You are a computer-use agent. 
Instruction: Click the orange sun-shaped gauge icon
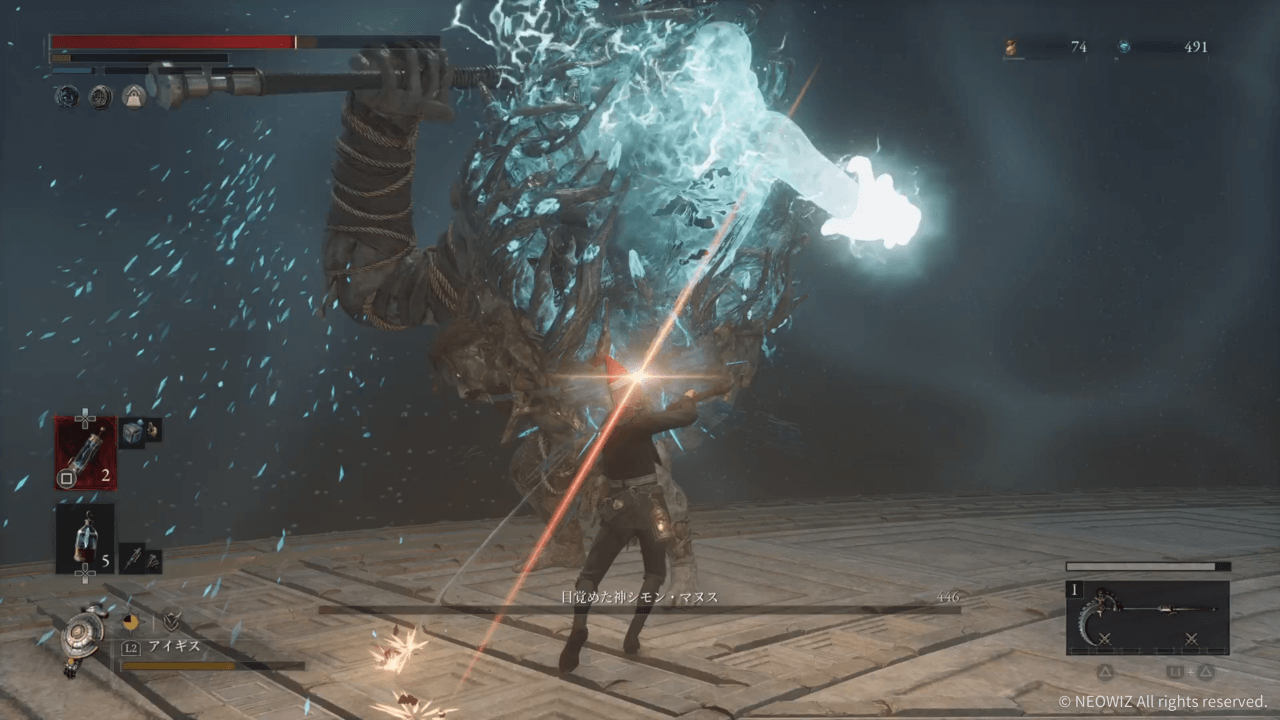pyautogui.click(x=130, y=621)
